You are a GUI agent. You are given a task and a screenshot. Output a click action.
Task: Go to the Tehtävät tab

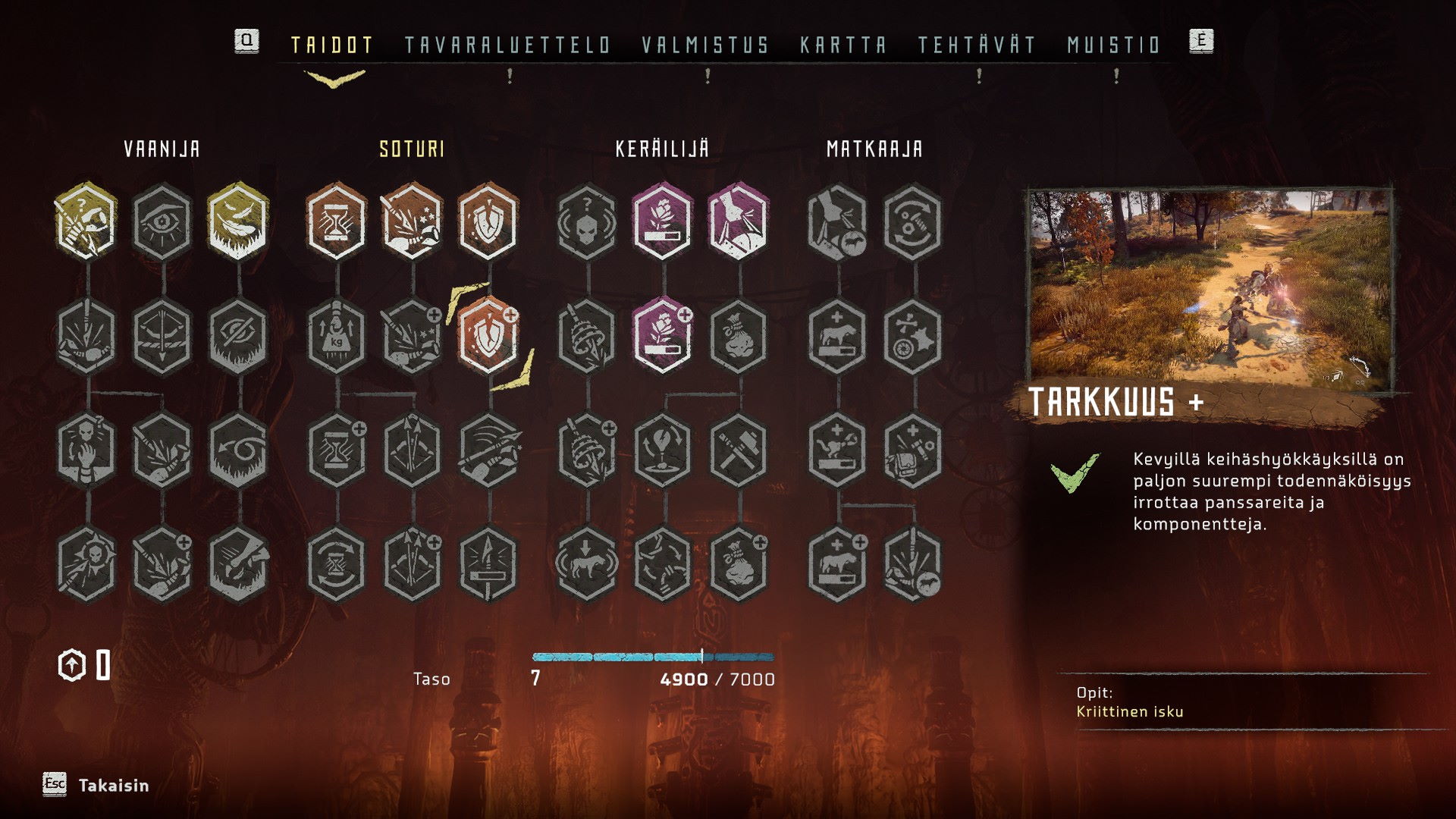pos(977,45)
